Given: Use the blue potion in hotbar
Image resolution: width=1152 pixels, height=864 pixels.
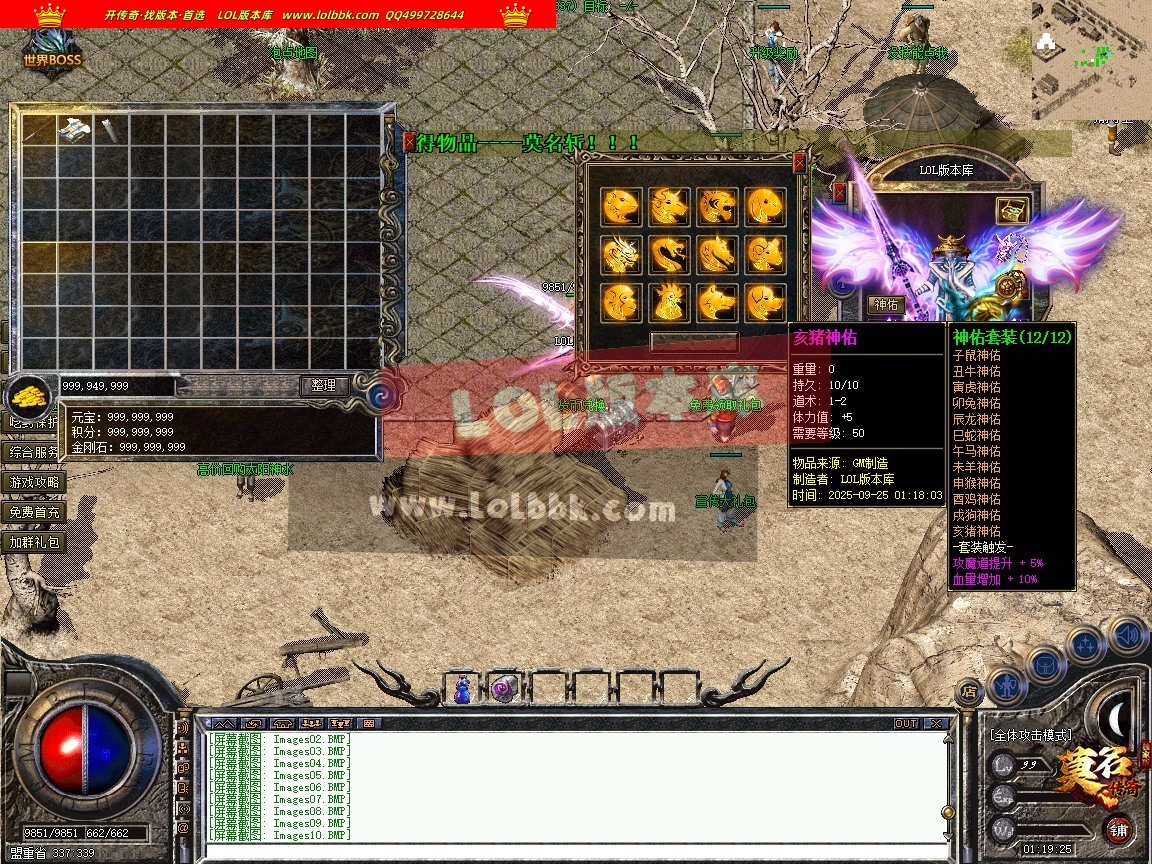Looking at the screenshot, I should point(462,689).
